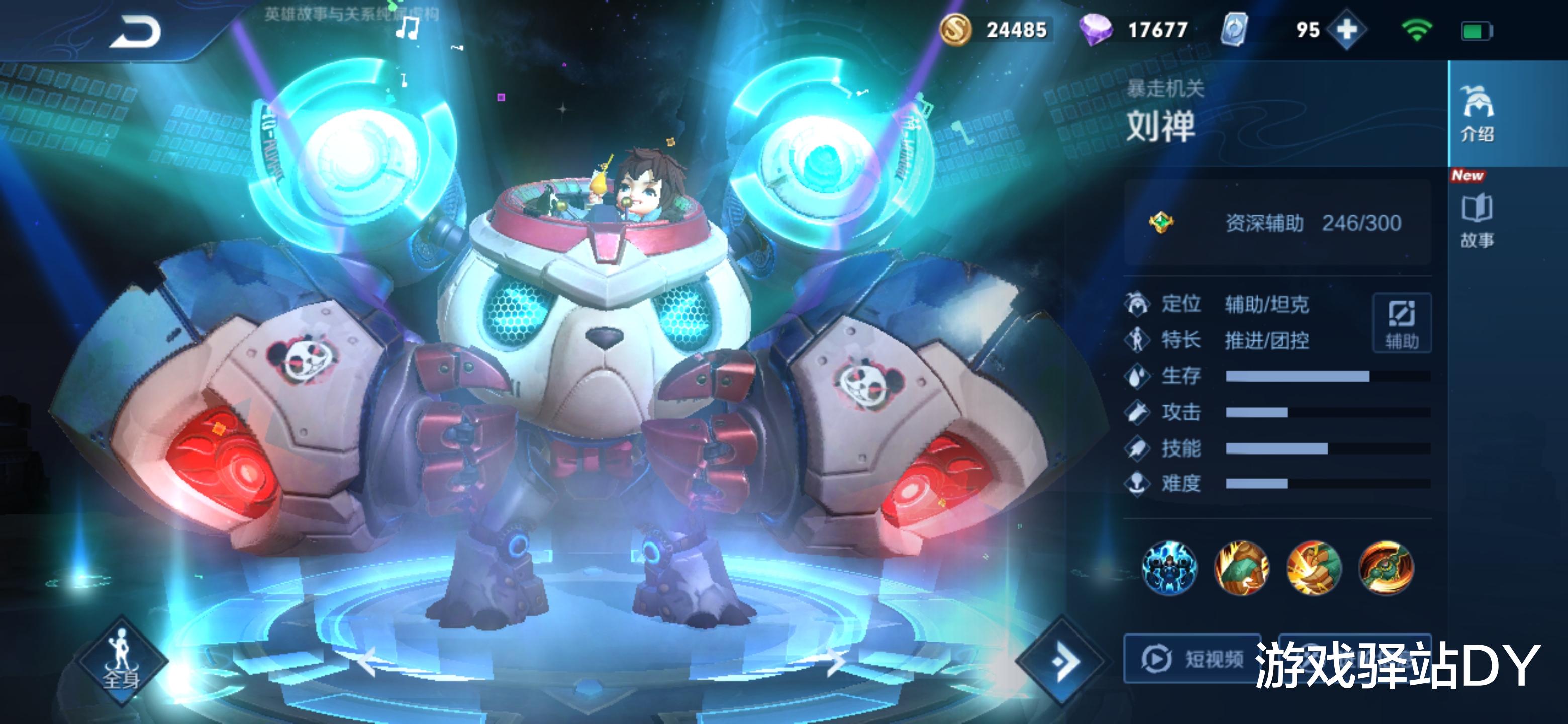The height and width of the screenshot is (724, 1568).
Task: Open the 资深辅助 proficiency panel
Action: coord(1277,223)
